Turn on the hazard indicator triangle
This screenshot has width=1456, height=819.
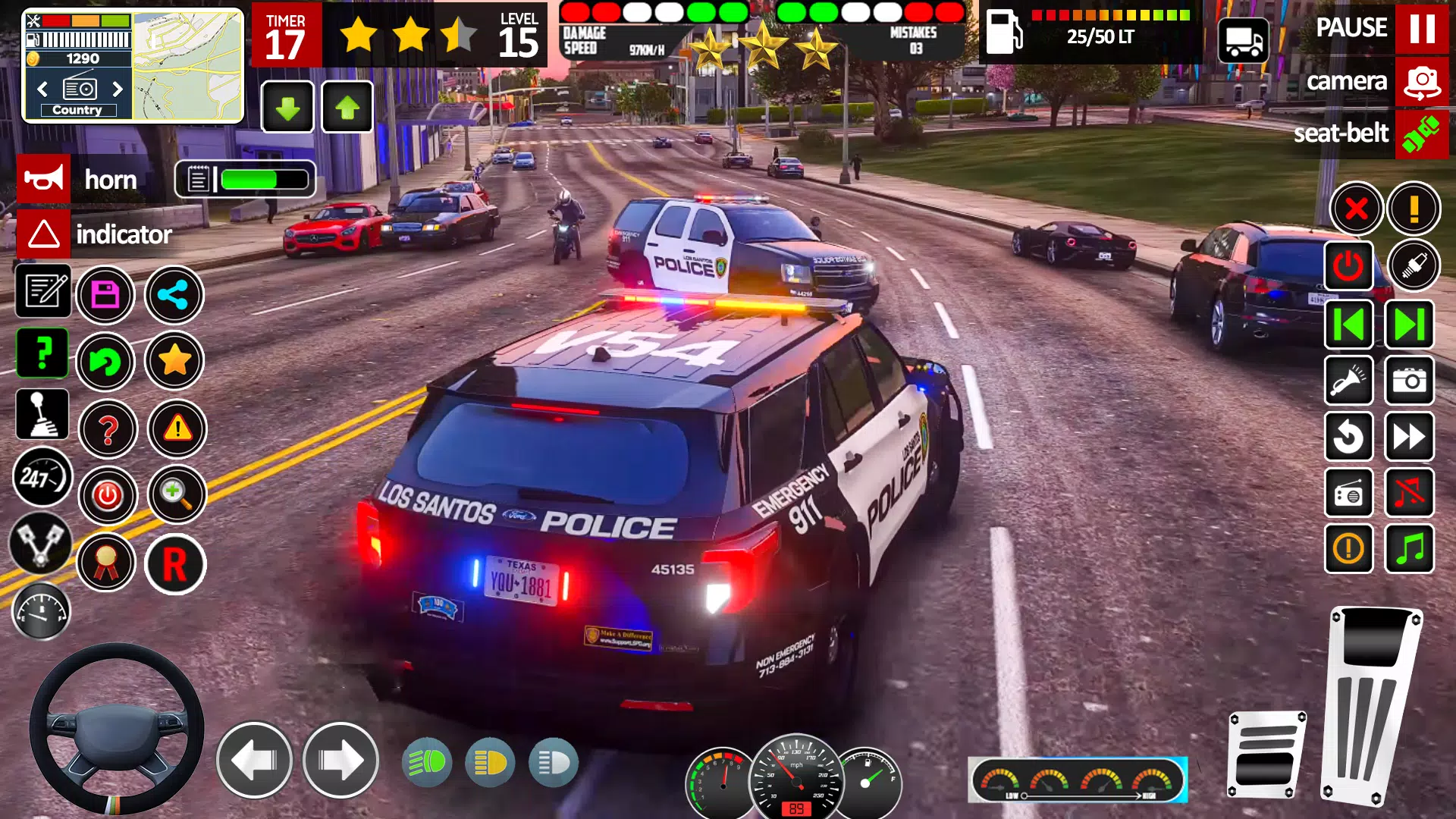[x=43, y=234]
